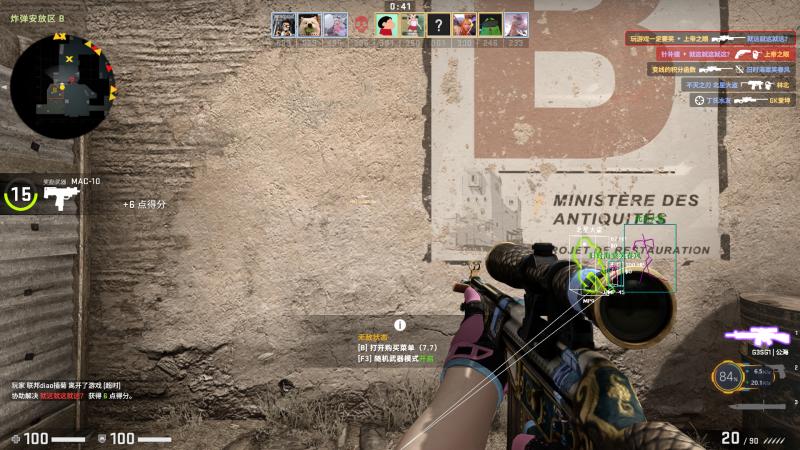Screen dimensions: 800x450
Task: Select the green frog player avatar
Action: tap(491, 24)
